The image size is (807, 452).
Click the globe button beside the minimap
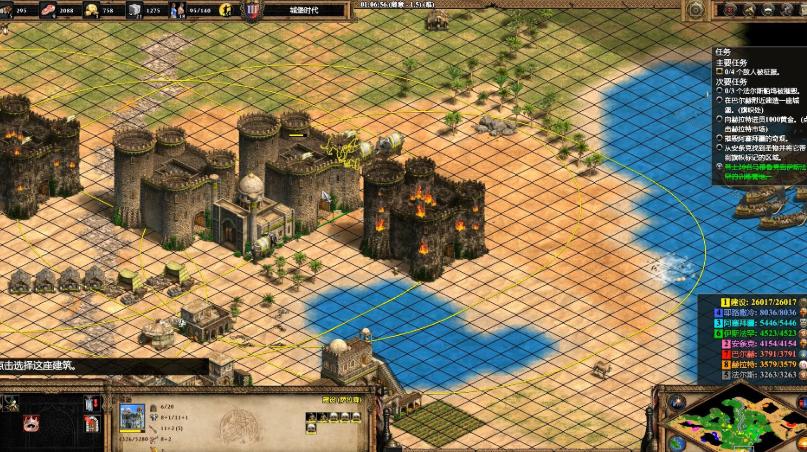pyautogui.click(x=677, y=442)
